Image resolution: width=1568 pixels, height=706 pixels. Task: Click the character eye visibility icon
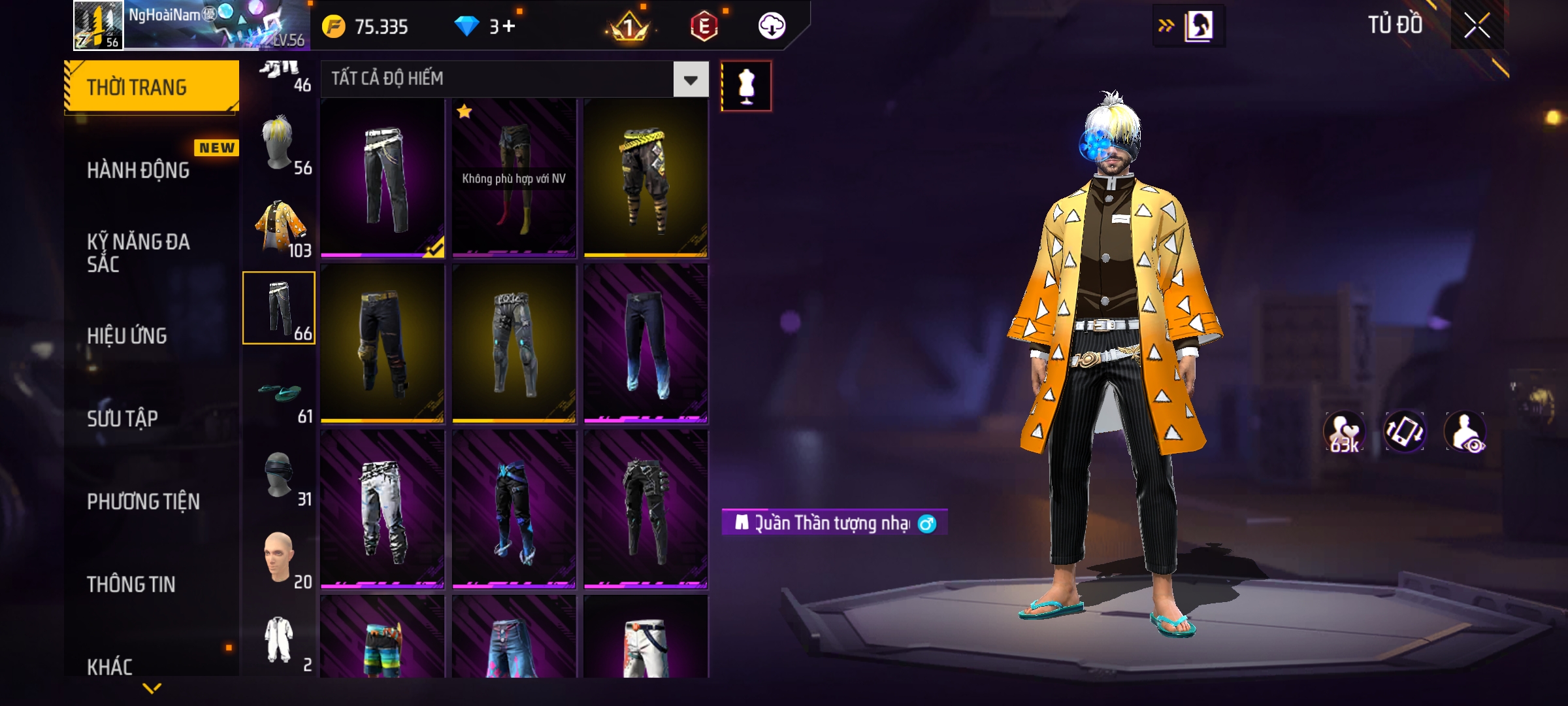1465,432
